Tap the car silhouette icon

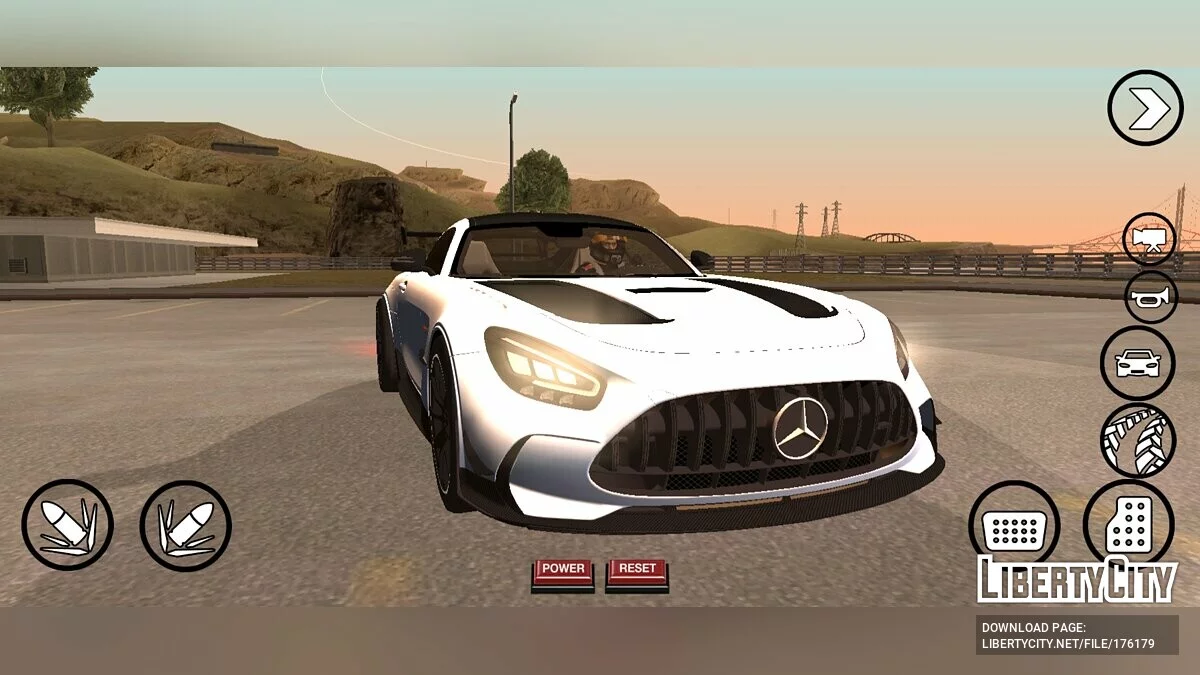pyautogui.click(x=1138, y=363)
